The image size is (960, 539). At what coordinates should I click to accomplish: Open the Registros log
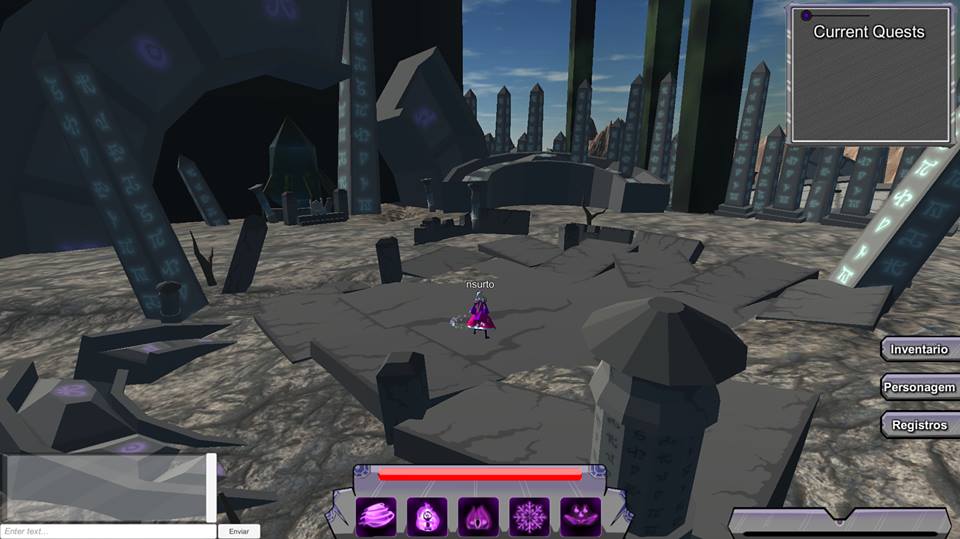(920, 425)
